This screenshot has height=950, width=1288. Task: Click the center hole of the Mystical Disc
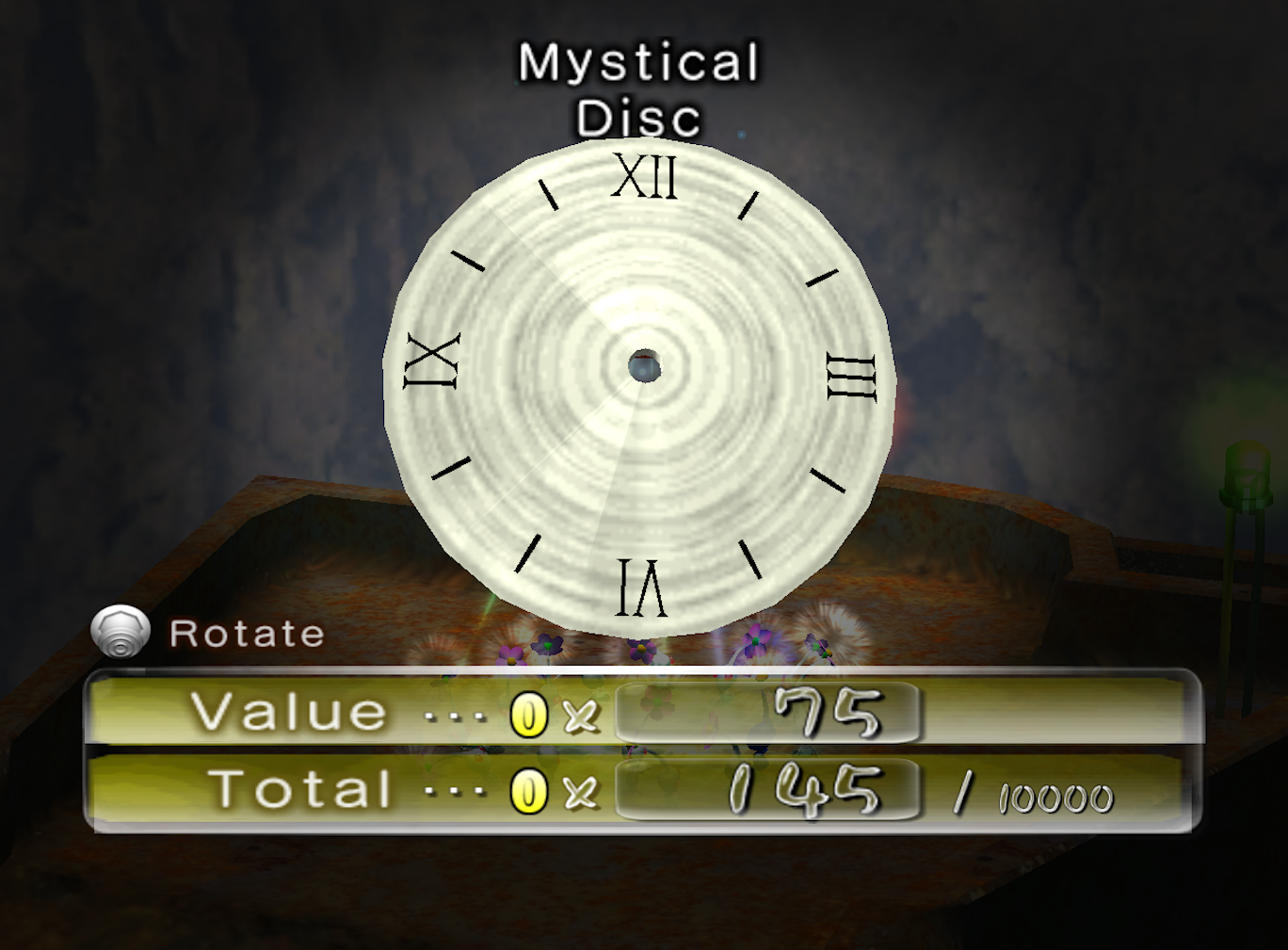(647, 366)
